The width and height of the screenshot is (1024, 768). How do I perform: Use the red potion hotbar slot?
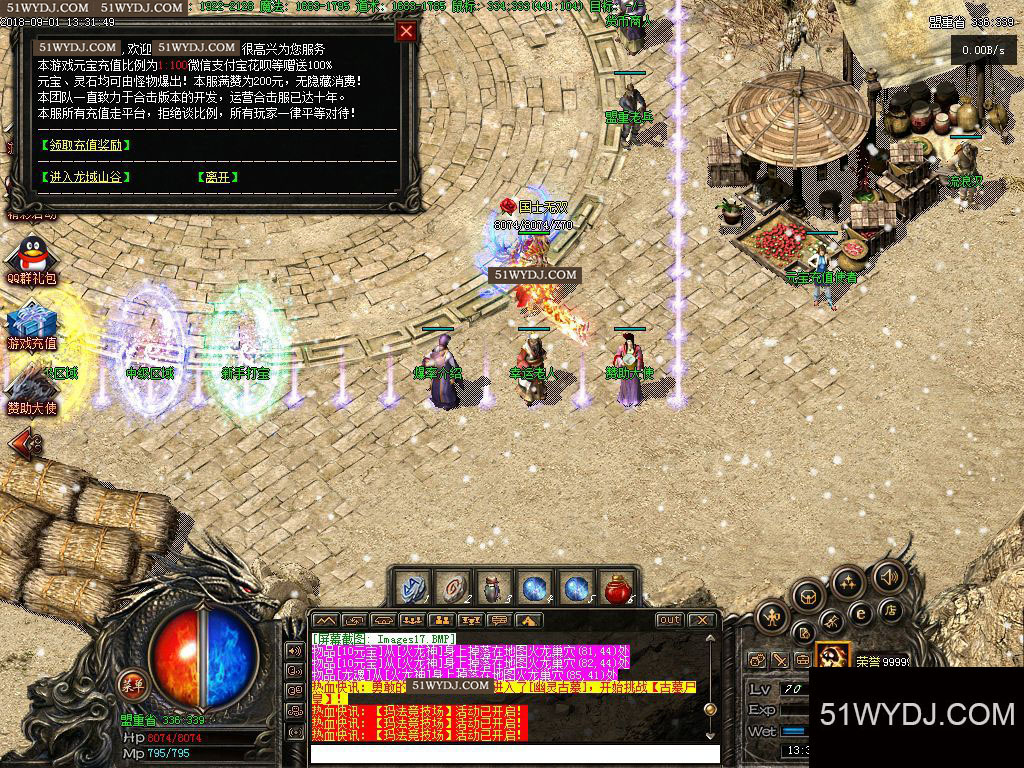click(x=618, y=588)
